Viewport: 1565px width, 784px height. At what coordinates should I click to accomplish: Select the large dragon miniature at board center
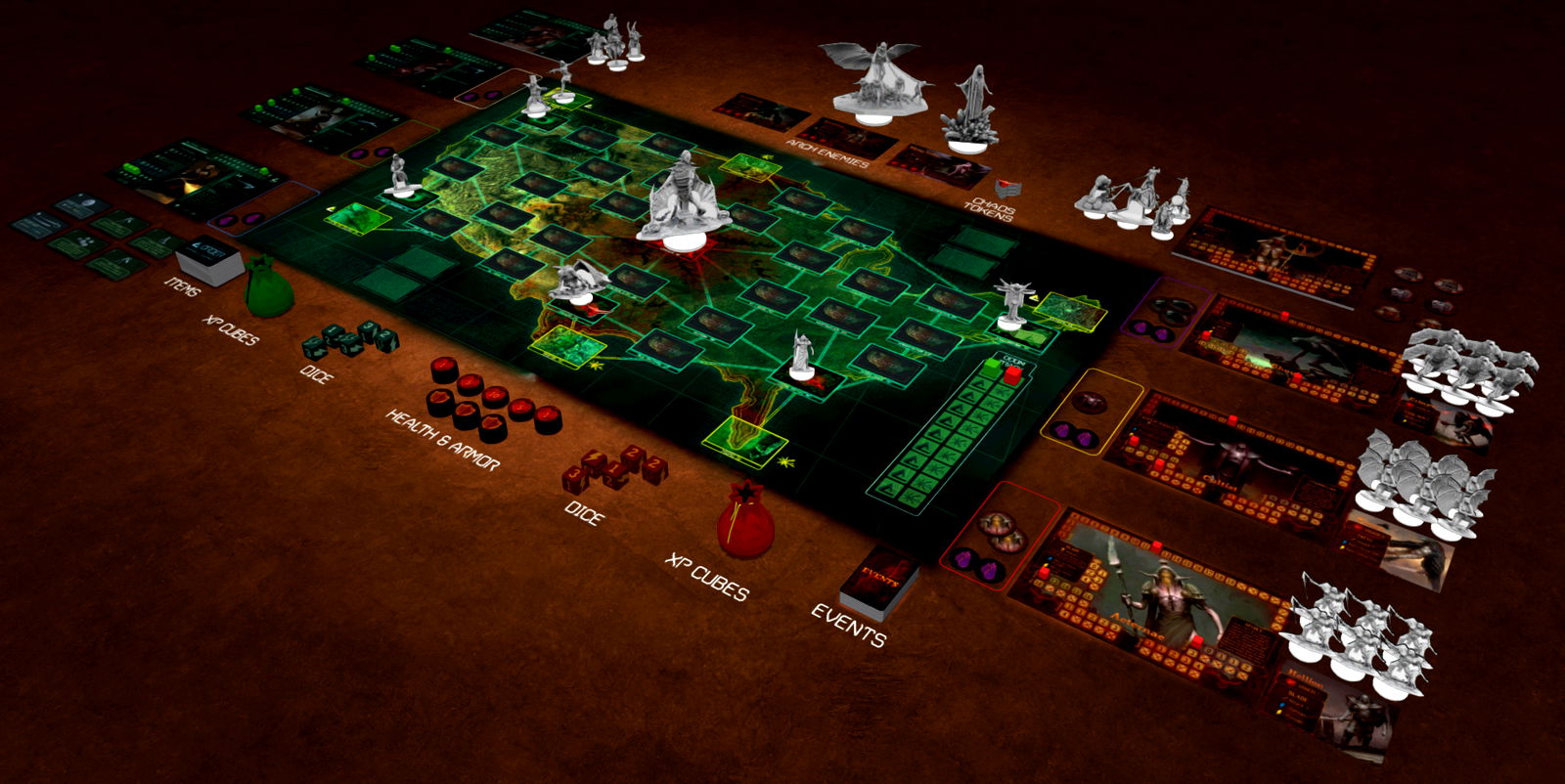tap(683, 198)
